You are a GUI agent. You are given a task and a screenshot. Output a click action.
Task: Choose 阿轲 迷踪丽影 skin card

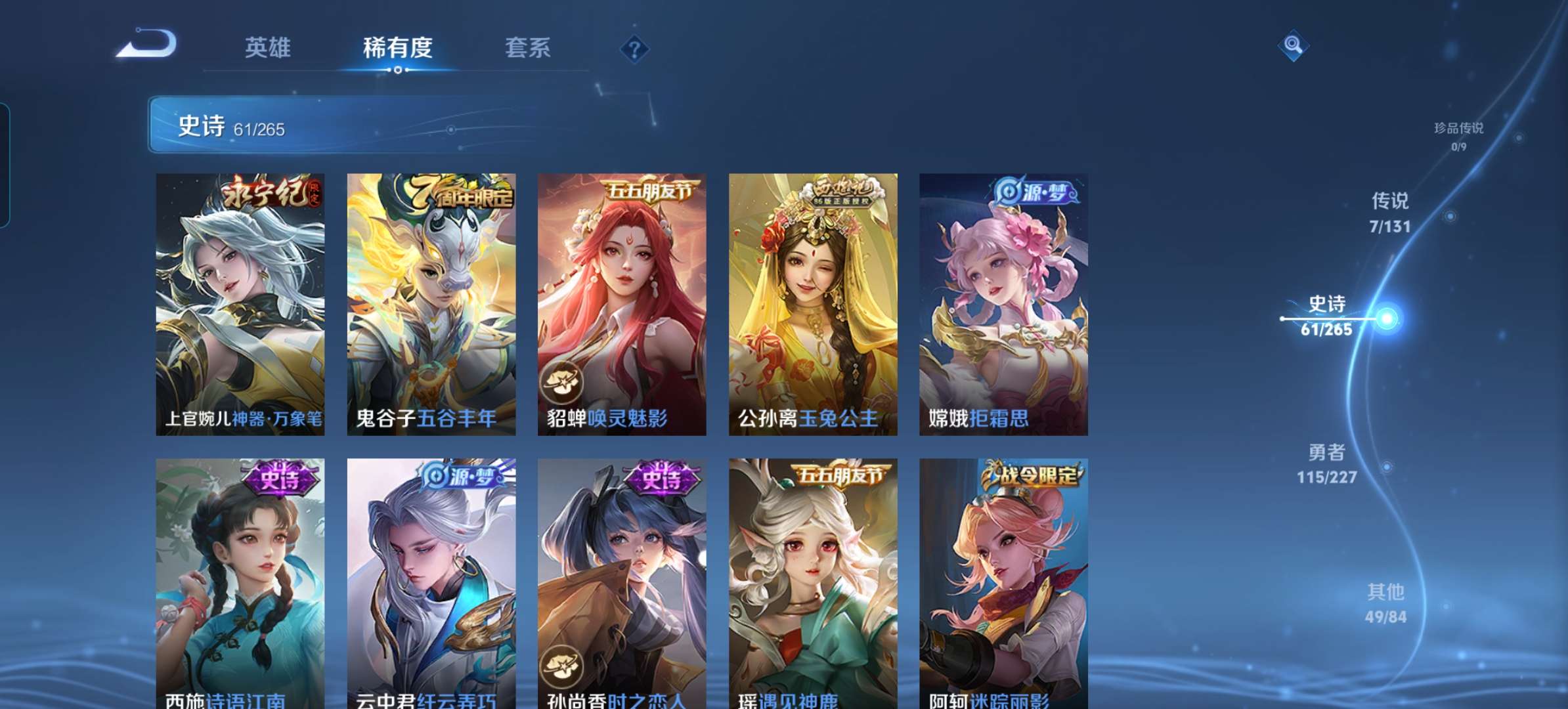click(x=1003, y=583)
